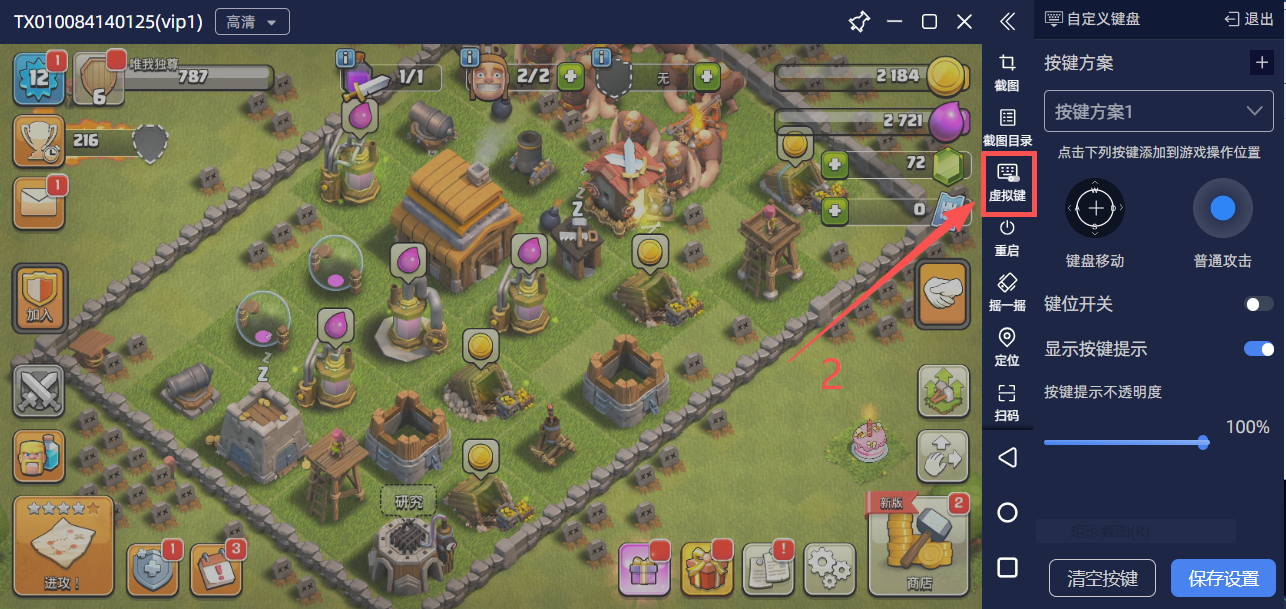
Task: Click the Clear Keys button
Action: pos(1102,579)
